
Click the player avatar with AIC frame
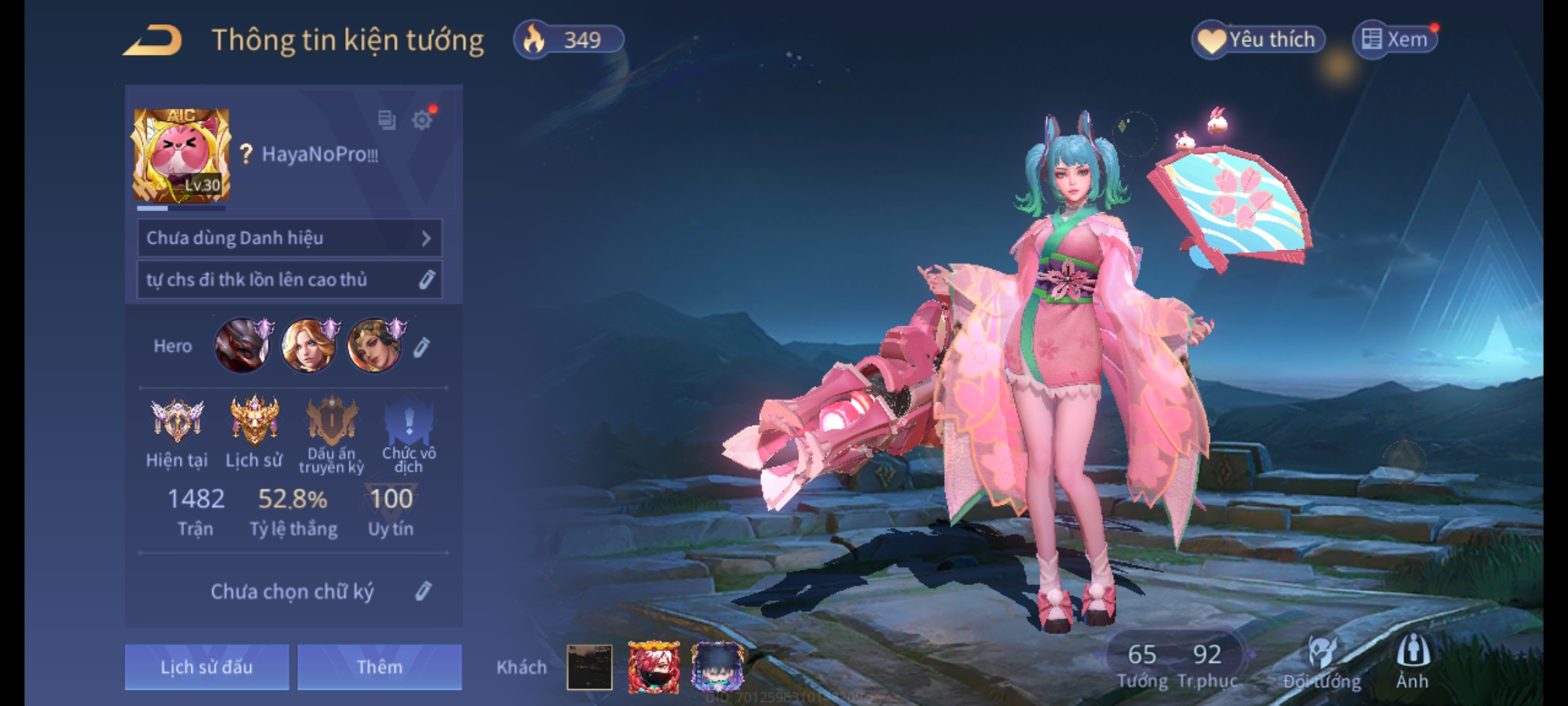[182, 156]
